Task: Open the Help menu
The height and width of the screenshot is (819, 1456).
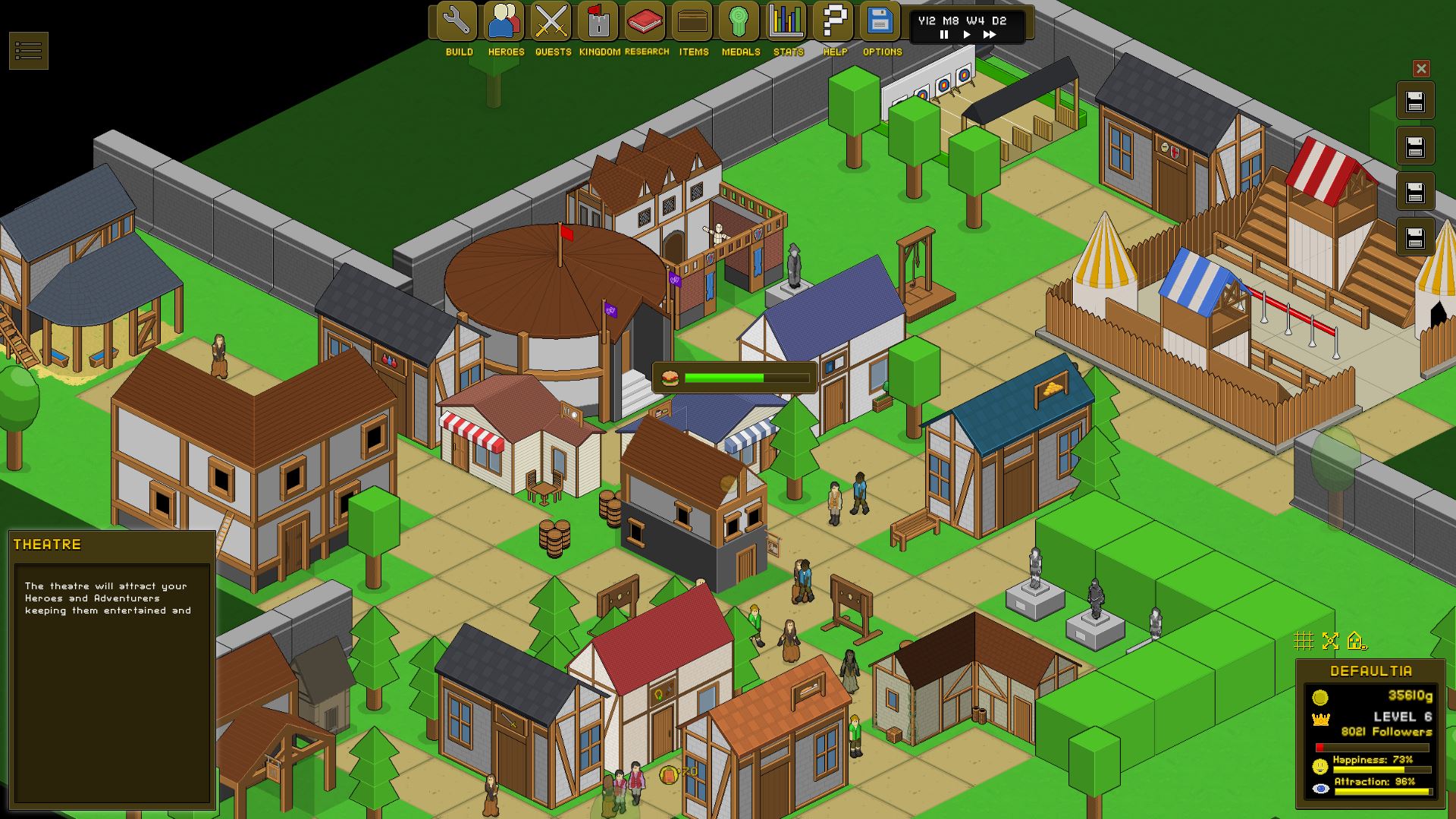Action: [834, 22]
